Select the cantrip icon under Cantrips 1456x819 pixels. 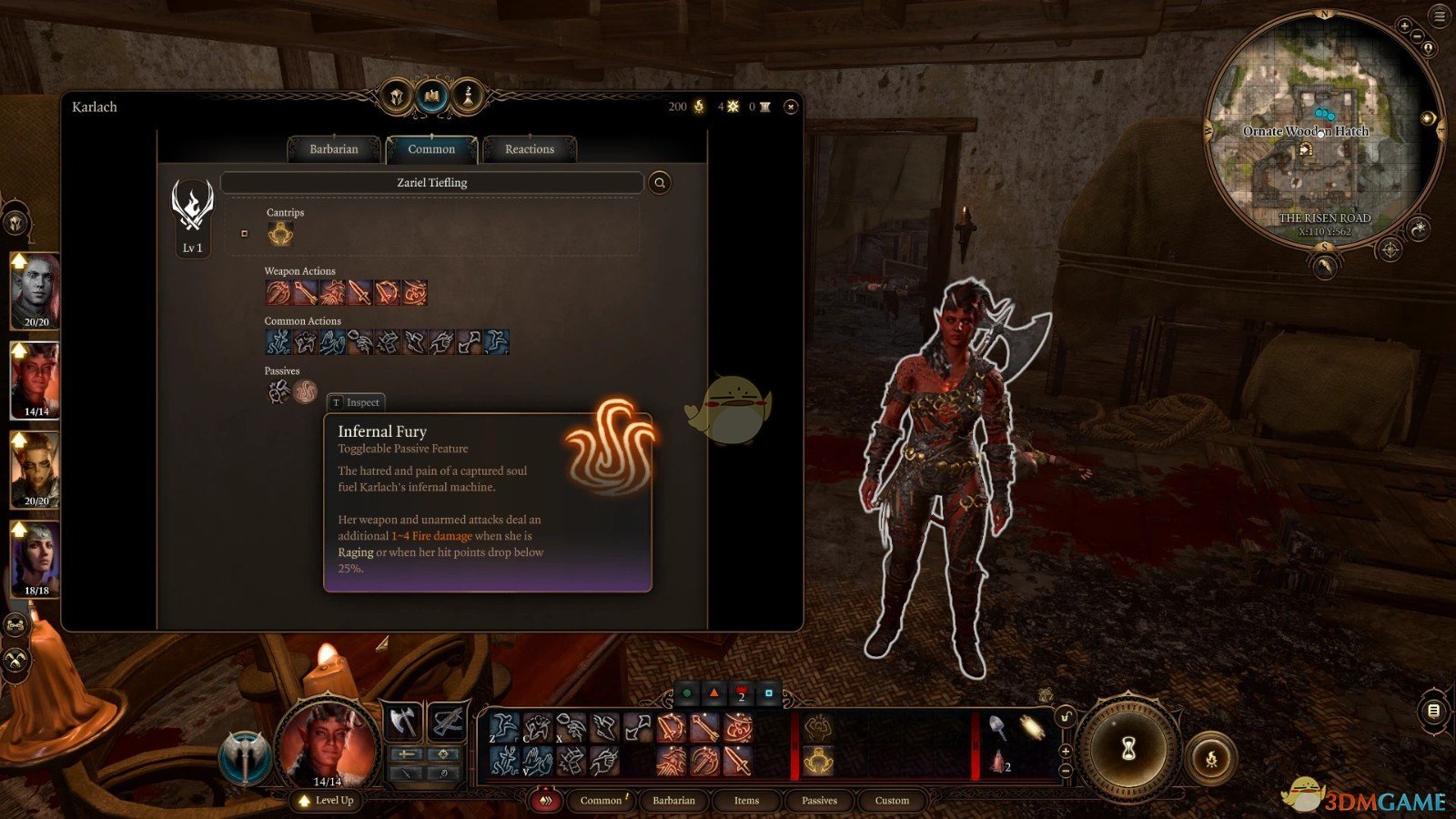pyautogui.click(x=280, y=235)
